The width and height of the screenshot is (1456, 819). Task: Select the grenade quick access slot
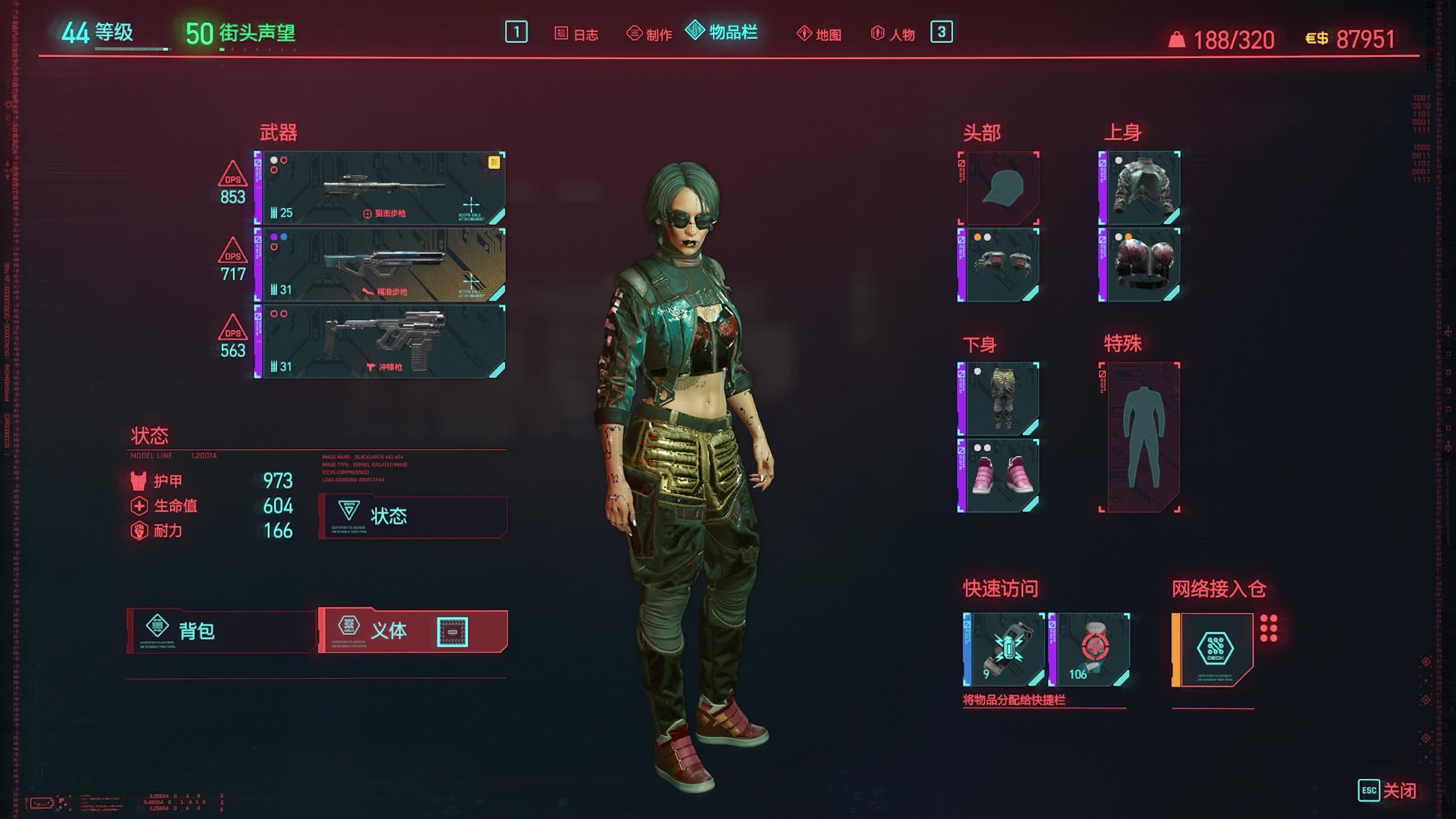click(1004, 649)
